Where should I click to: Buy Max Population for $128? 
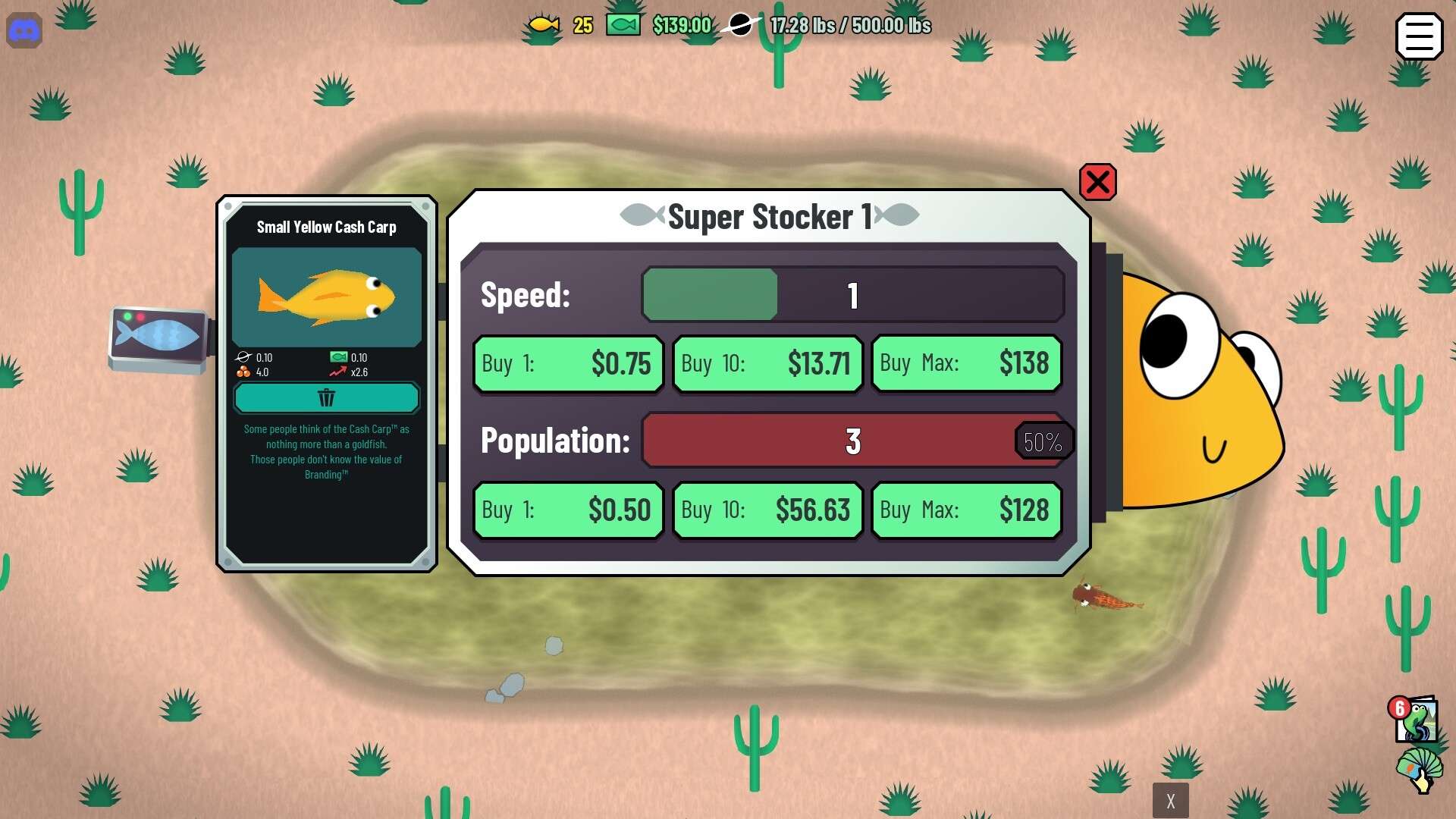966,510
